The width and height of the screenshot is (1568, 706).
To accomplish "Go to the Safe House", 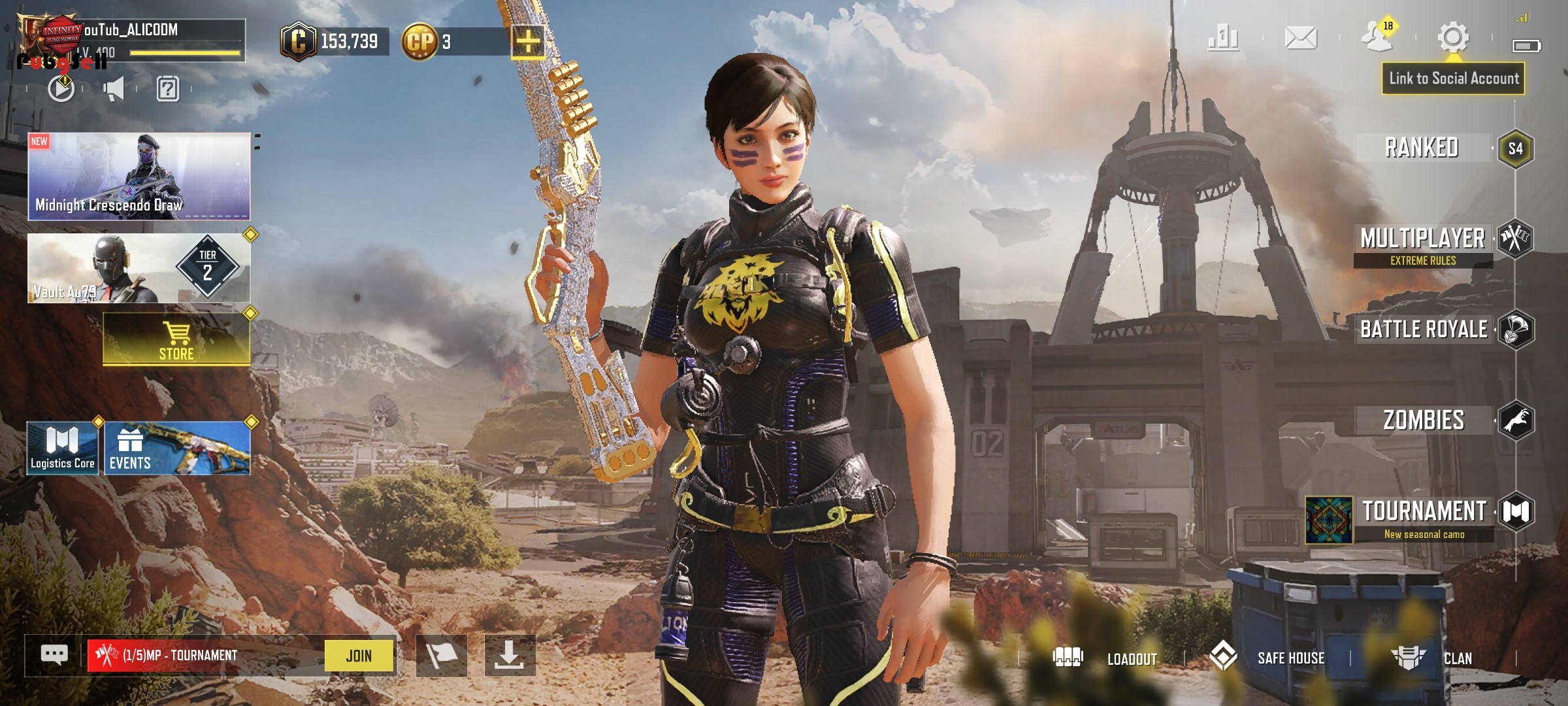I will [x=1267, y=658].
